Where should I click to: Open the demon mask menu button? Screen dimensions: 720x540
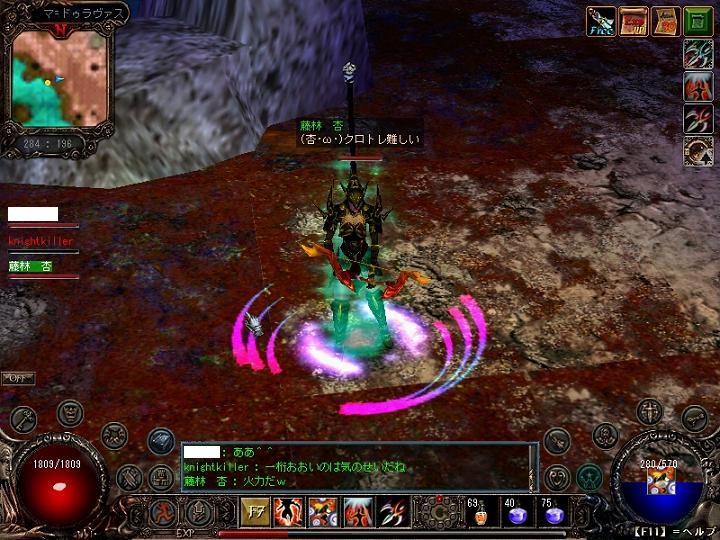(x=70, y=410)
